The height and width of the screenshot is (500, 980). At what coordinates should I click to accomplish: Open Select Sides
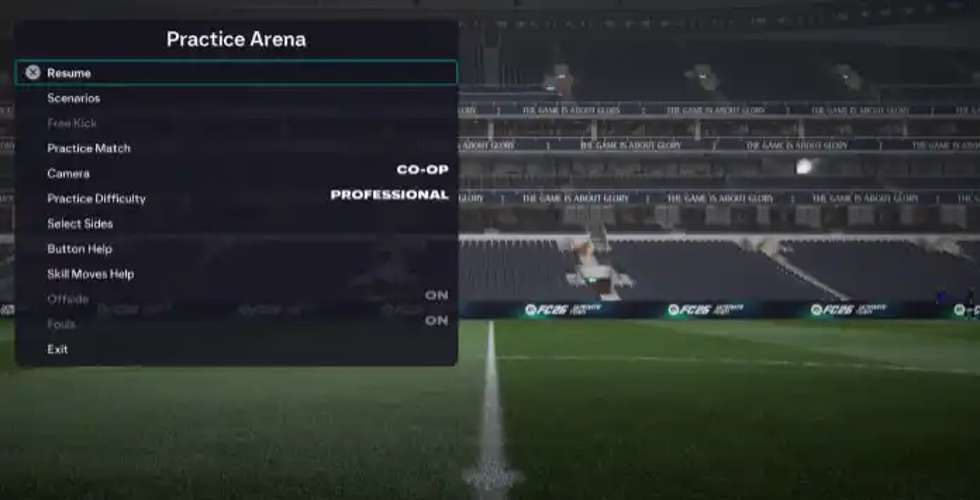(80, 223)
